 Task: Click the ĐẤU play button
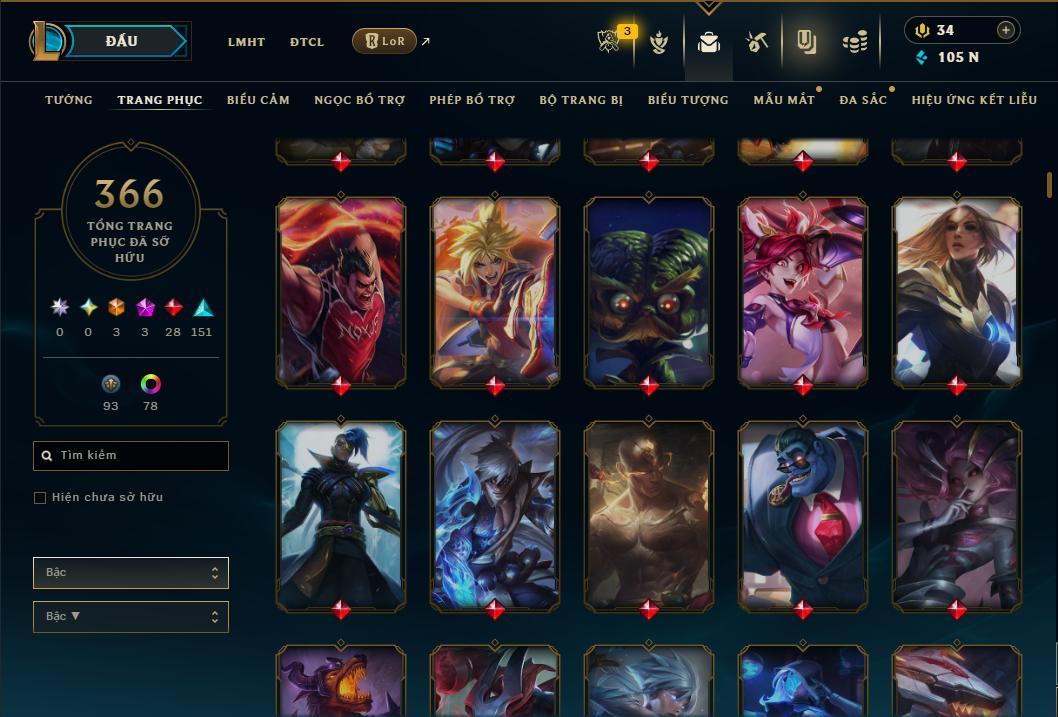122,41
